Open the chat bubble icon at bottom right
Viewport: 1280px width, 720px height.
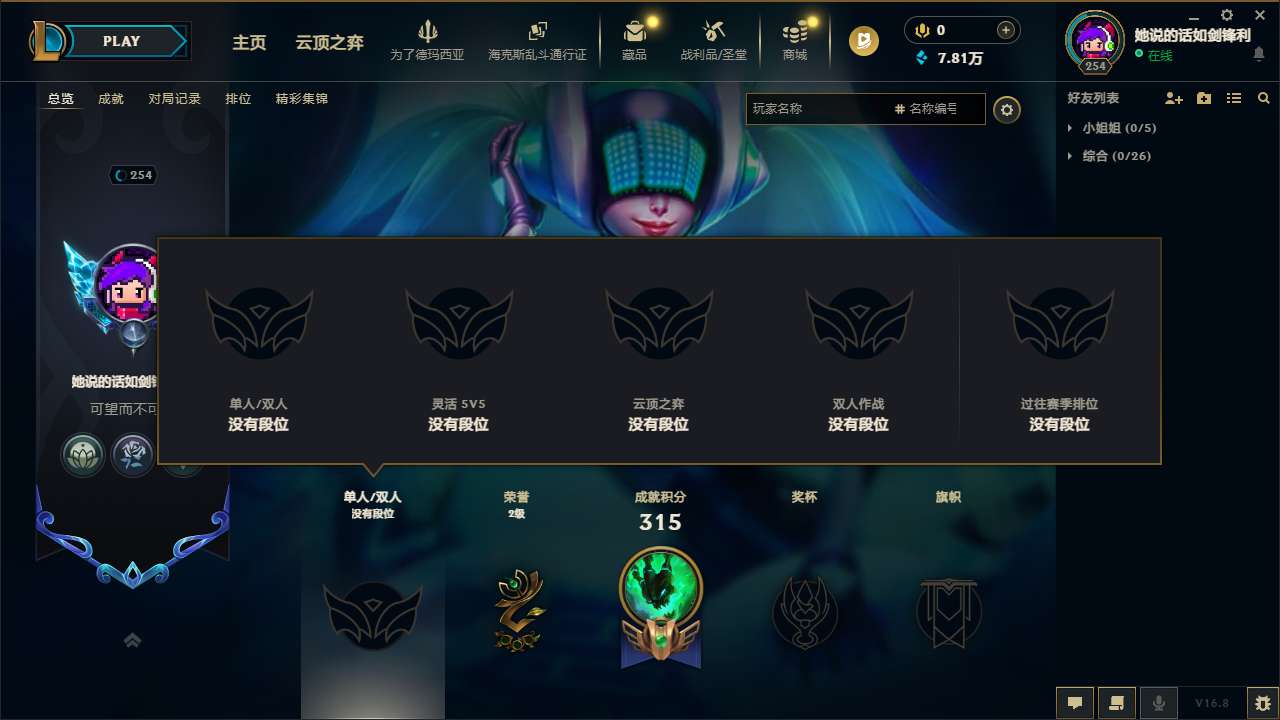tap(1075, 702)
